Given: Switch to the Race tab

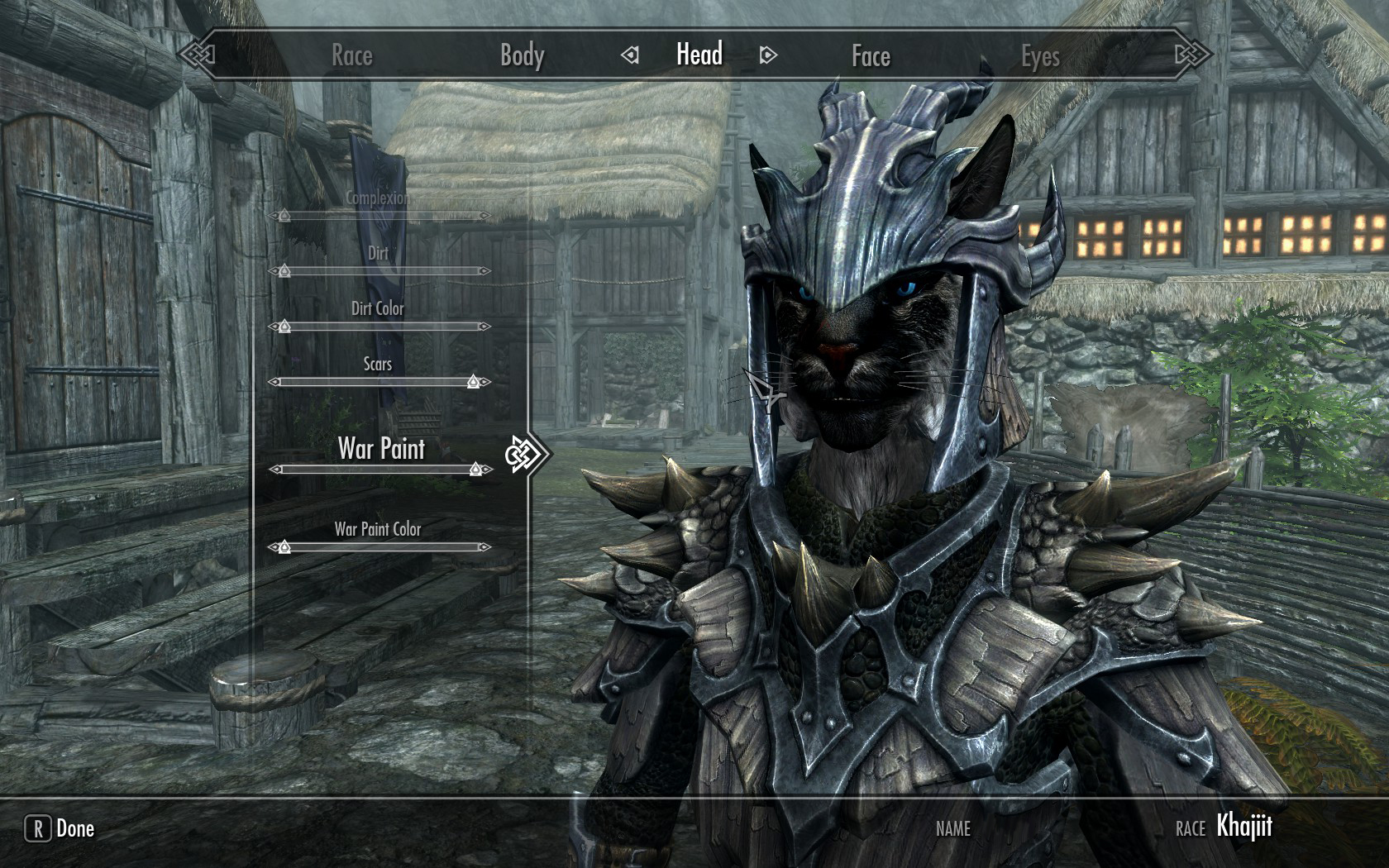Looking at the screenshot, I should [x=352, y=55].
